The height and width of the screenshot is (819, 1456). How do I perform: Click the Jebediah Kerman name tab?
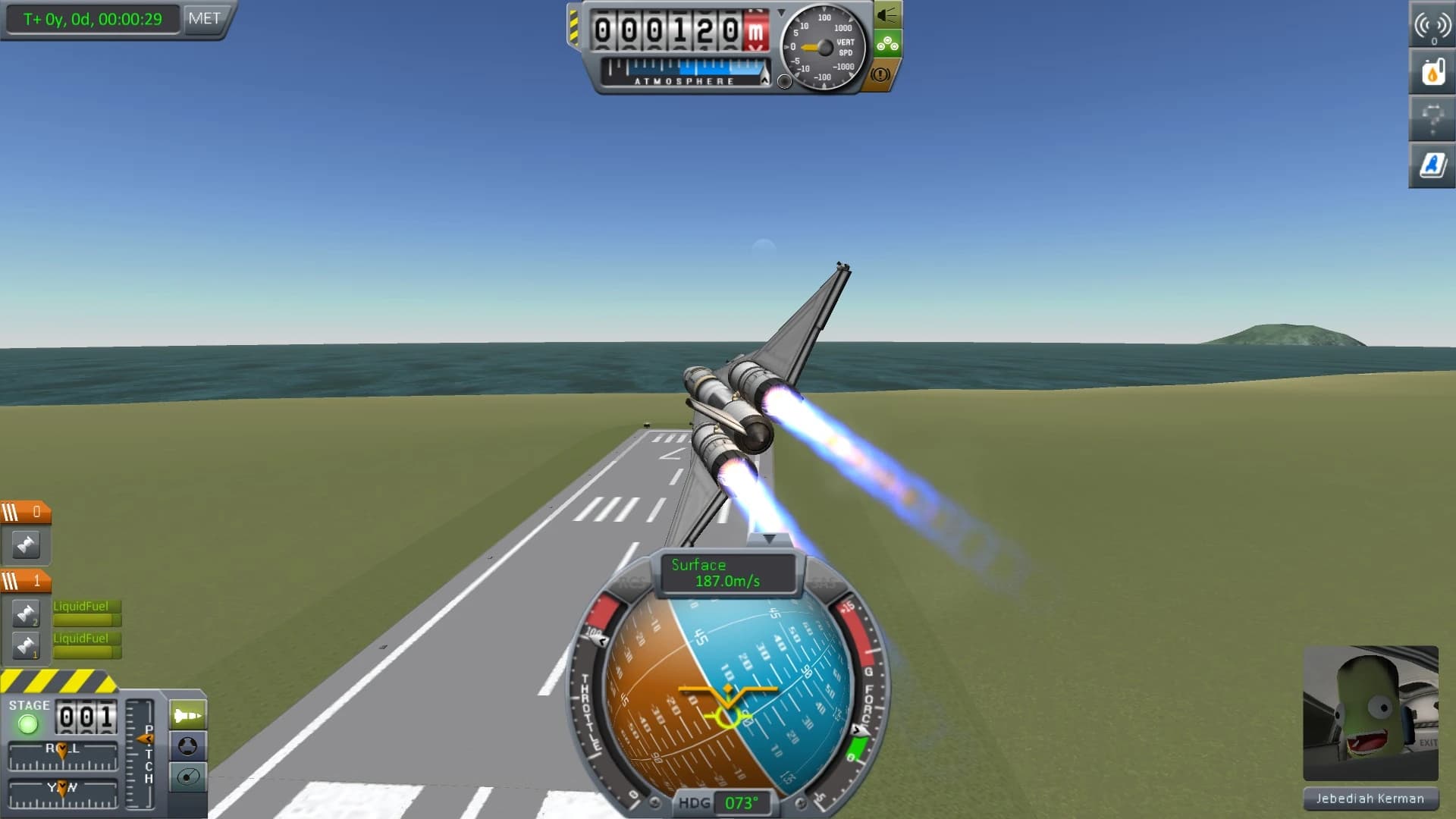1369,799
